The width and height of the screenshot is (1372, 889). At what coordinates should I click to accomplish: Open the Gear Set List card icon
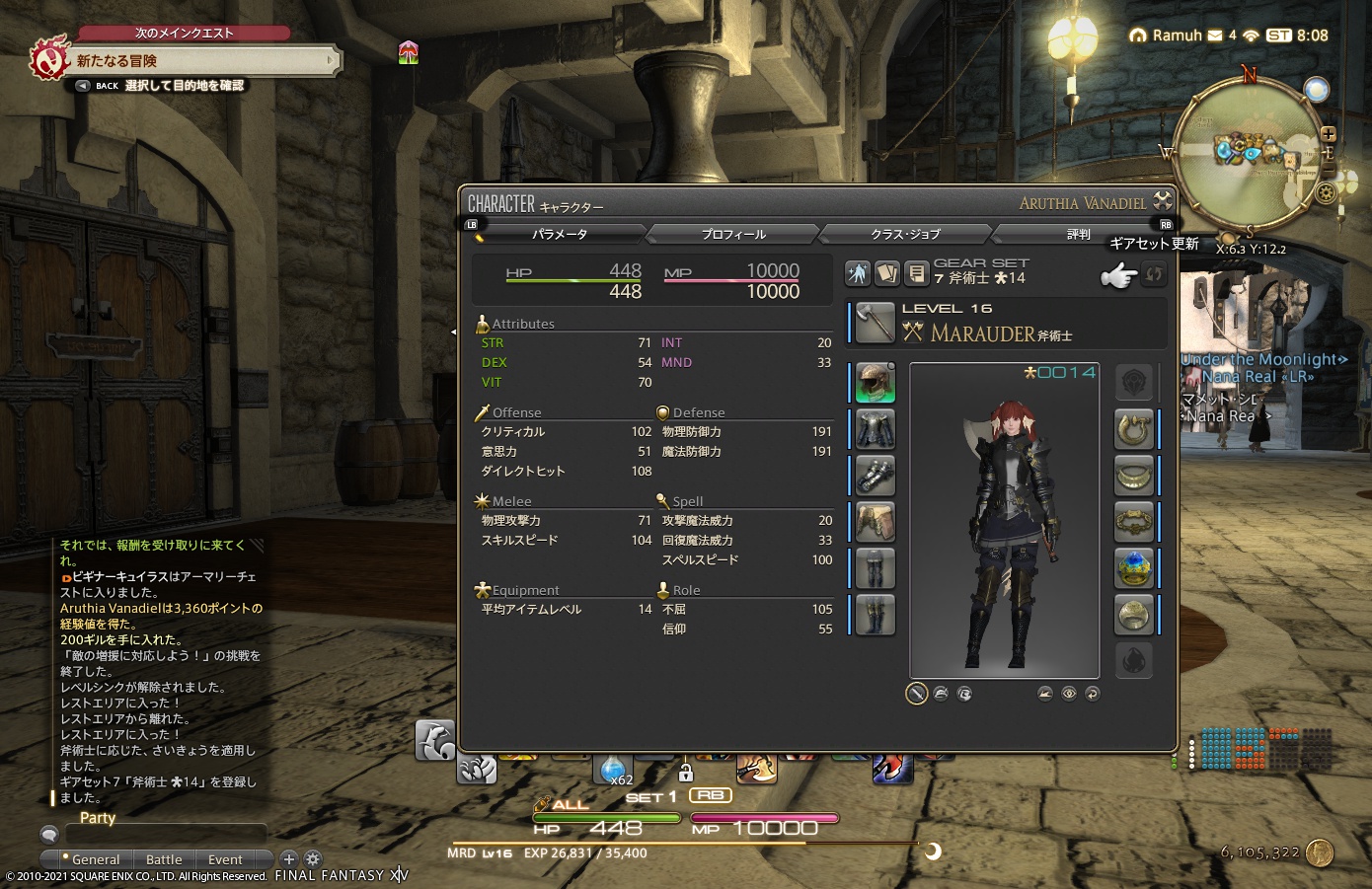pyautogui.click(x=886, y=273)
